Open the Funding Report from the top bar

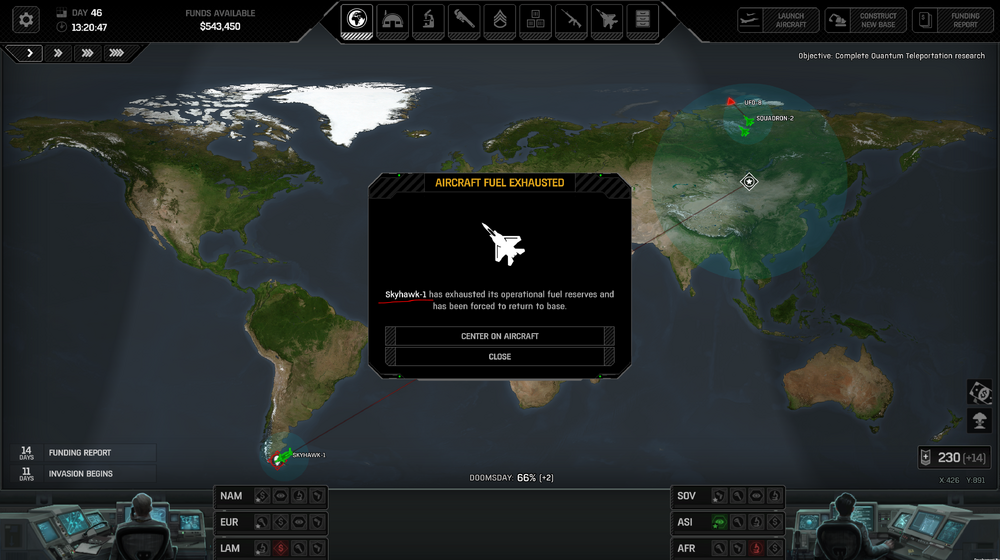point(952,20)
